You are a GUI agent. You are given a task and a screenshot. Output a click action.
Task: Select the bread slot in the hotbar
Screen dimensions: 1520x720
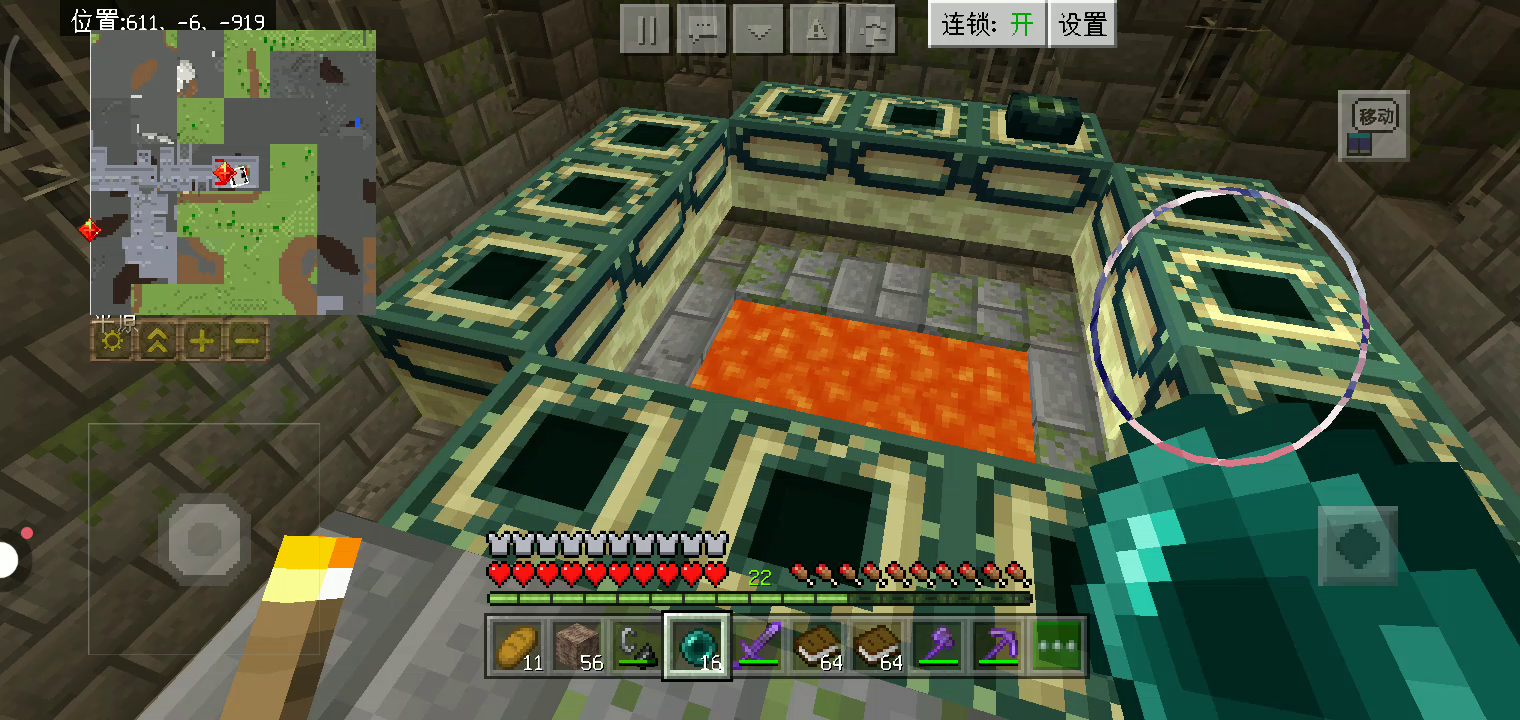[517, 646]
